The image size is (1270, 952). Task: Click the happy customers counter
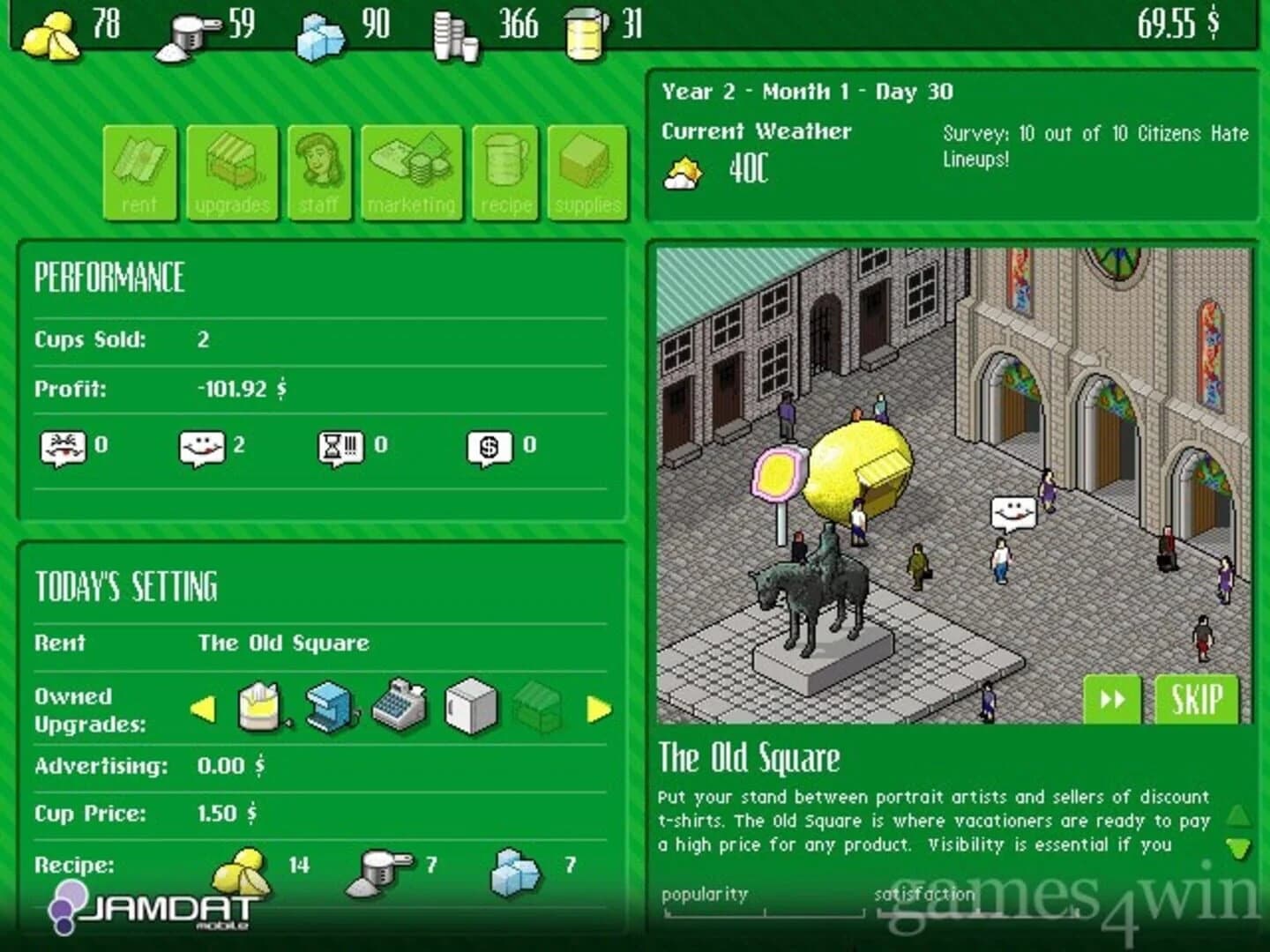pyautogui.click(x=199, y=446)
